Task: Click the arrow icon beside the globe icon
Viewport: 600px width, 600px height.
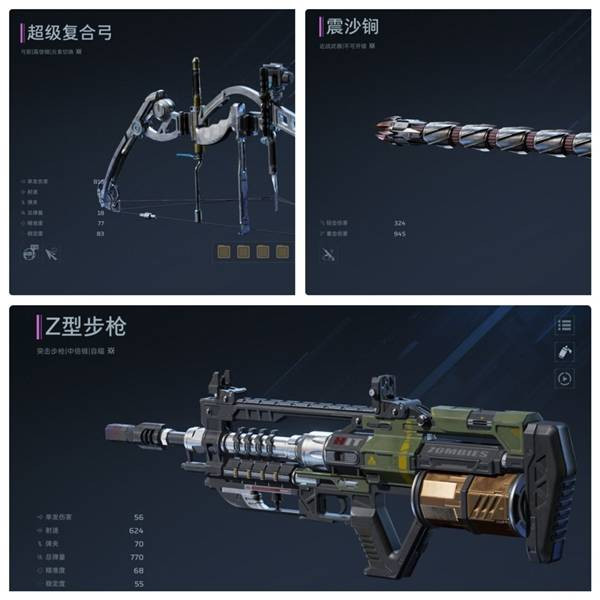Action: click(x=52, y=255)
